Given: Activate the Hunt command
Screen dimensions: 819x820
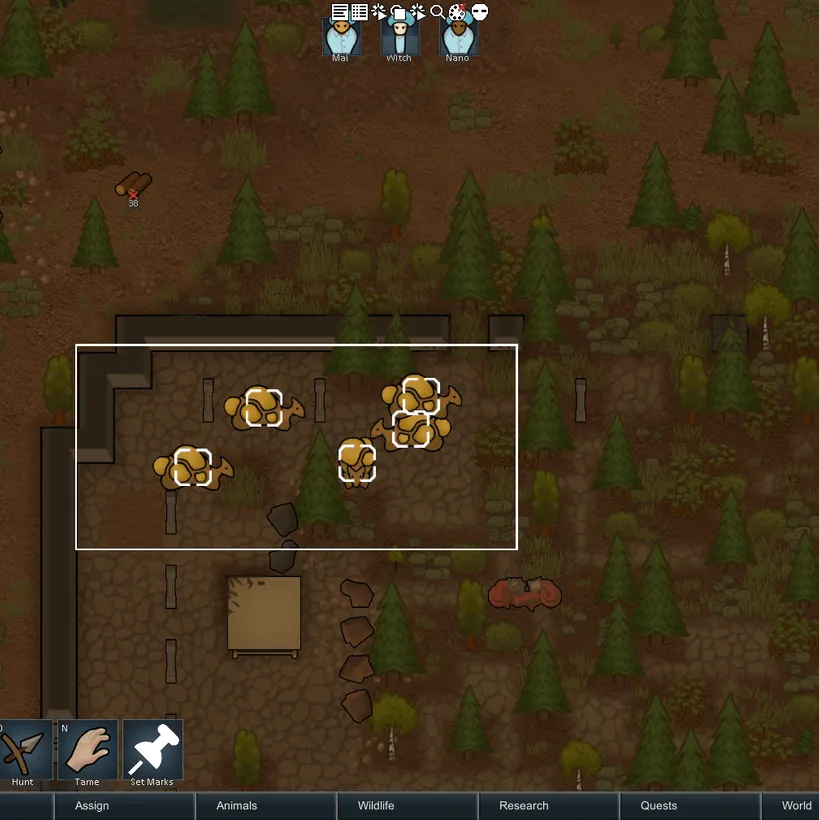Looking at the screenshot, I should 23,750.
